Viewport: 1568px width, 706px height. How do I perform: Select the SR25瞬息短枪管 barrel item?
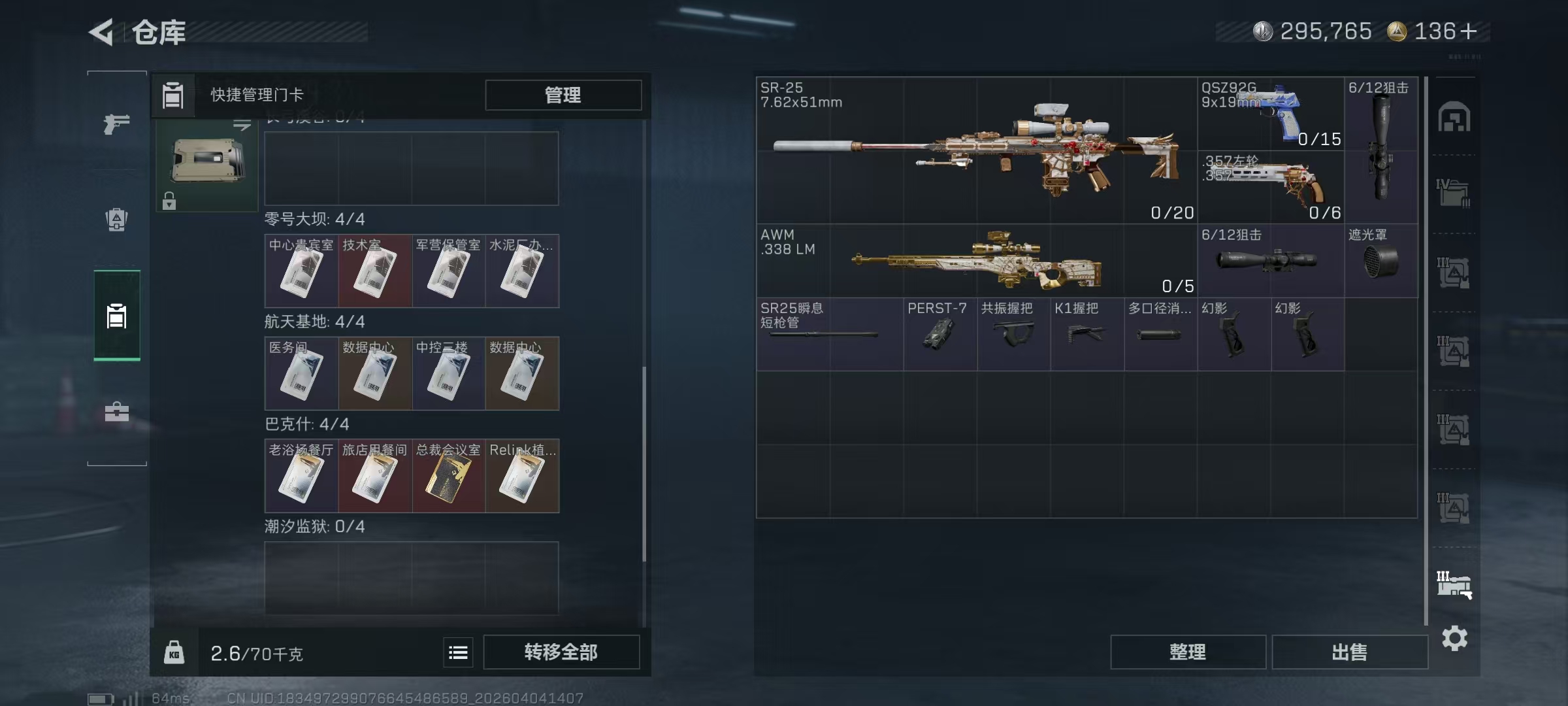pyautogui.click(x=829, y=335)
